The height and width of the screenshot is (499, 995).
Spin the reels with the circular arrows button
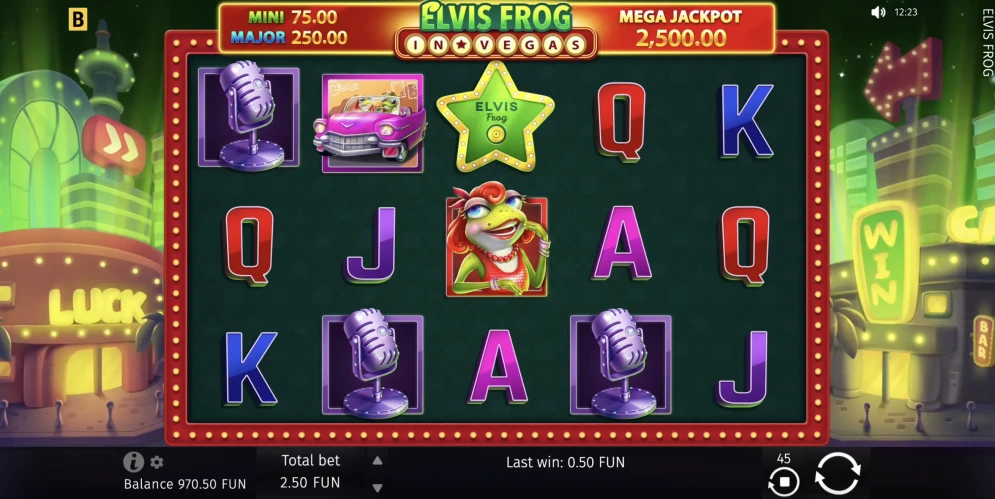(836, 473)
